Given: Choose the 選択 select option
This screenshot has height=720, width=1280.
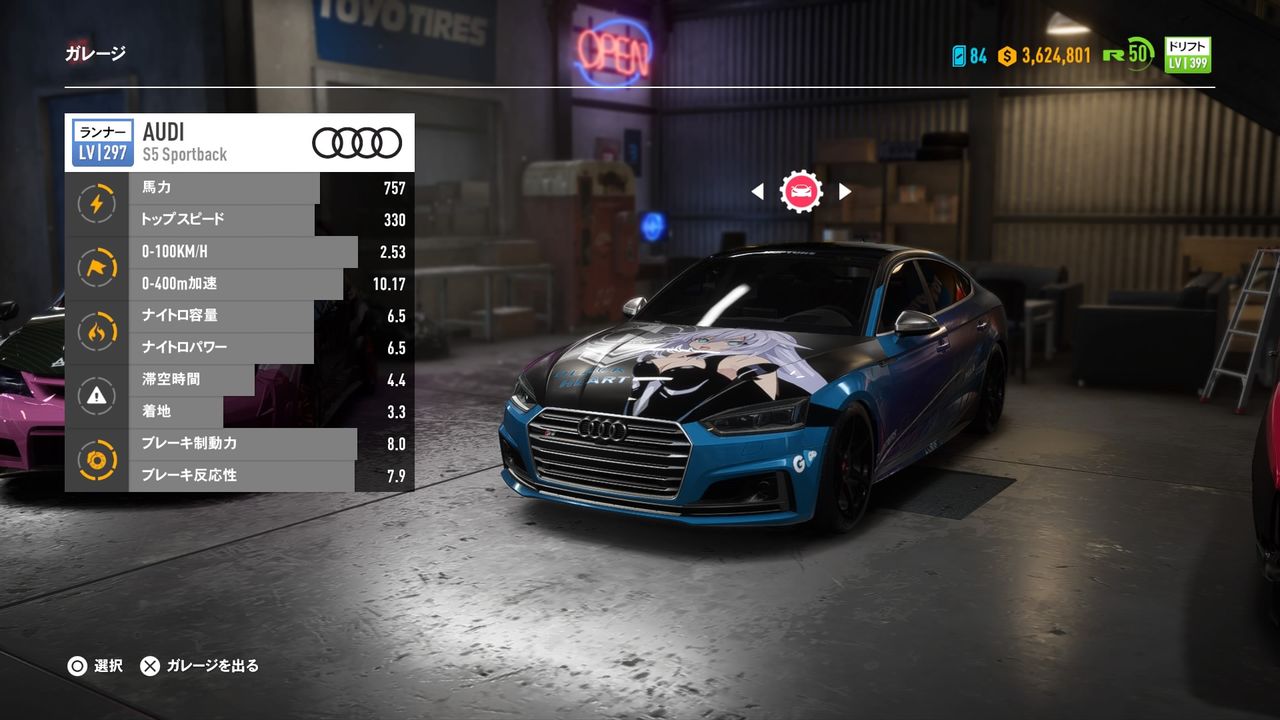Looking at the screenshot, I should point(95,666).
